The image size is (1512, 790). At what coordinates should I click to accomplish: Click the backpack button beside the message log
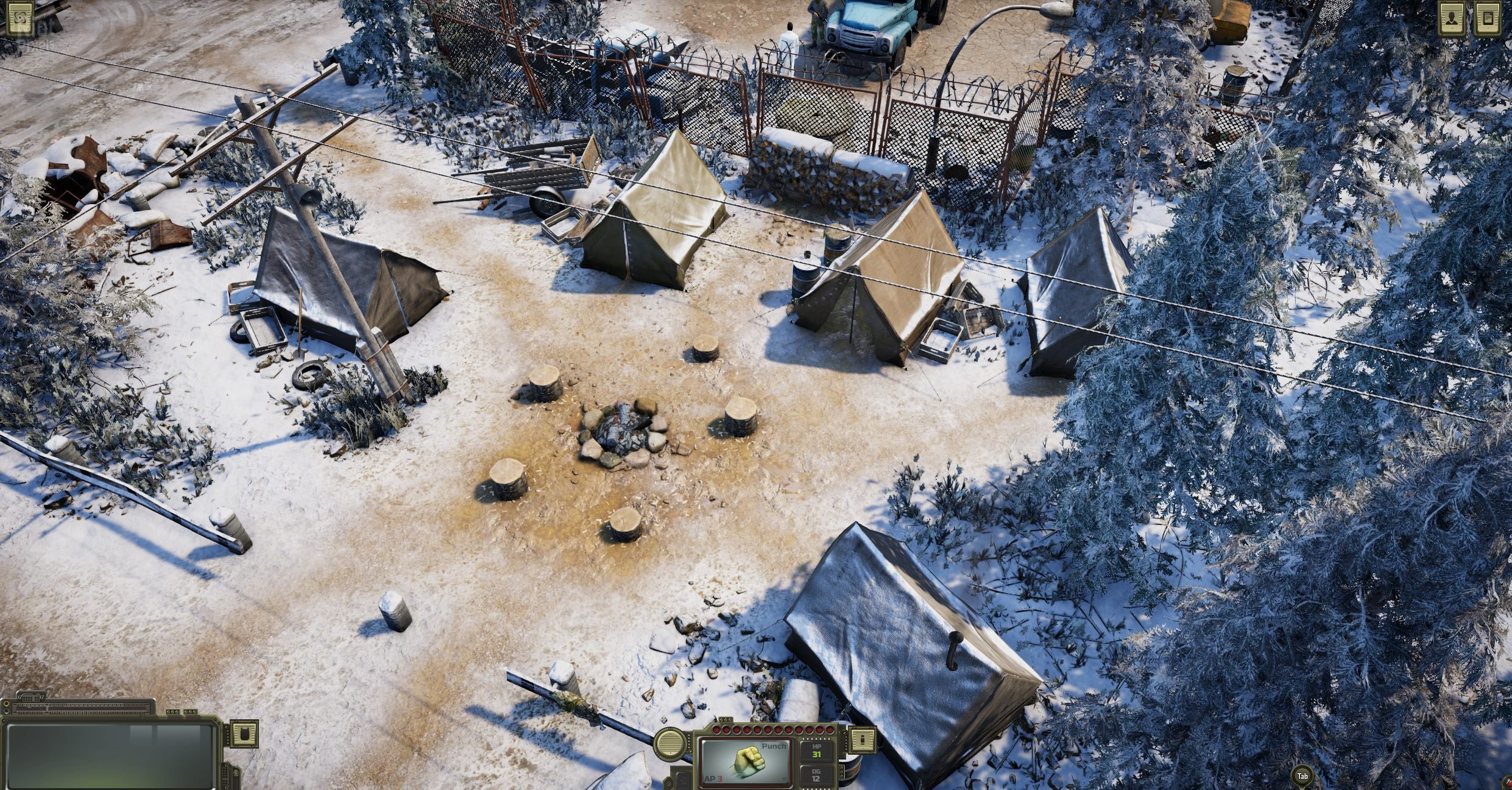click(244, 733)
